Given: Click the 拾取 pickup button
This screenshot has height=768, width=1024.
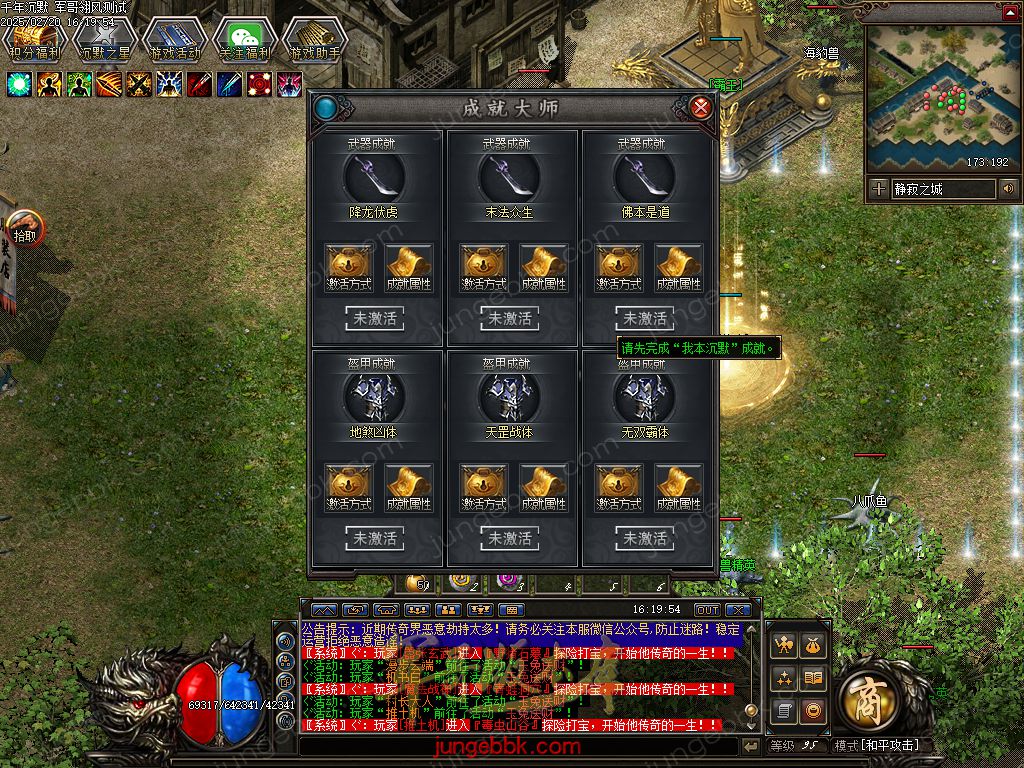Looking at the screenshot, I should click(x=25, y=230).
